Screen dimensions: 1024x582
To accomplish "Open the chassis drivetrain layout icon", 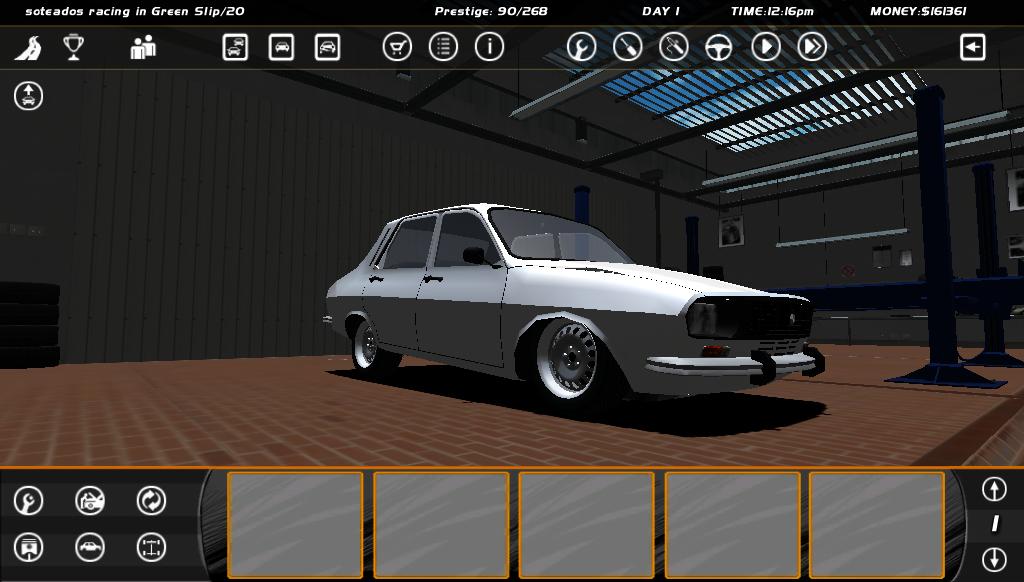I will click(151, 547).
